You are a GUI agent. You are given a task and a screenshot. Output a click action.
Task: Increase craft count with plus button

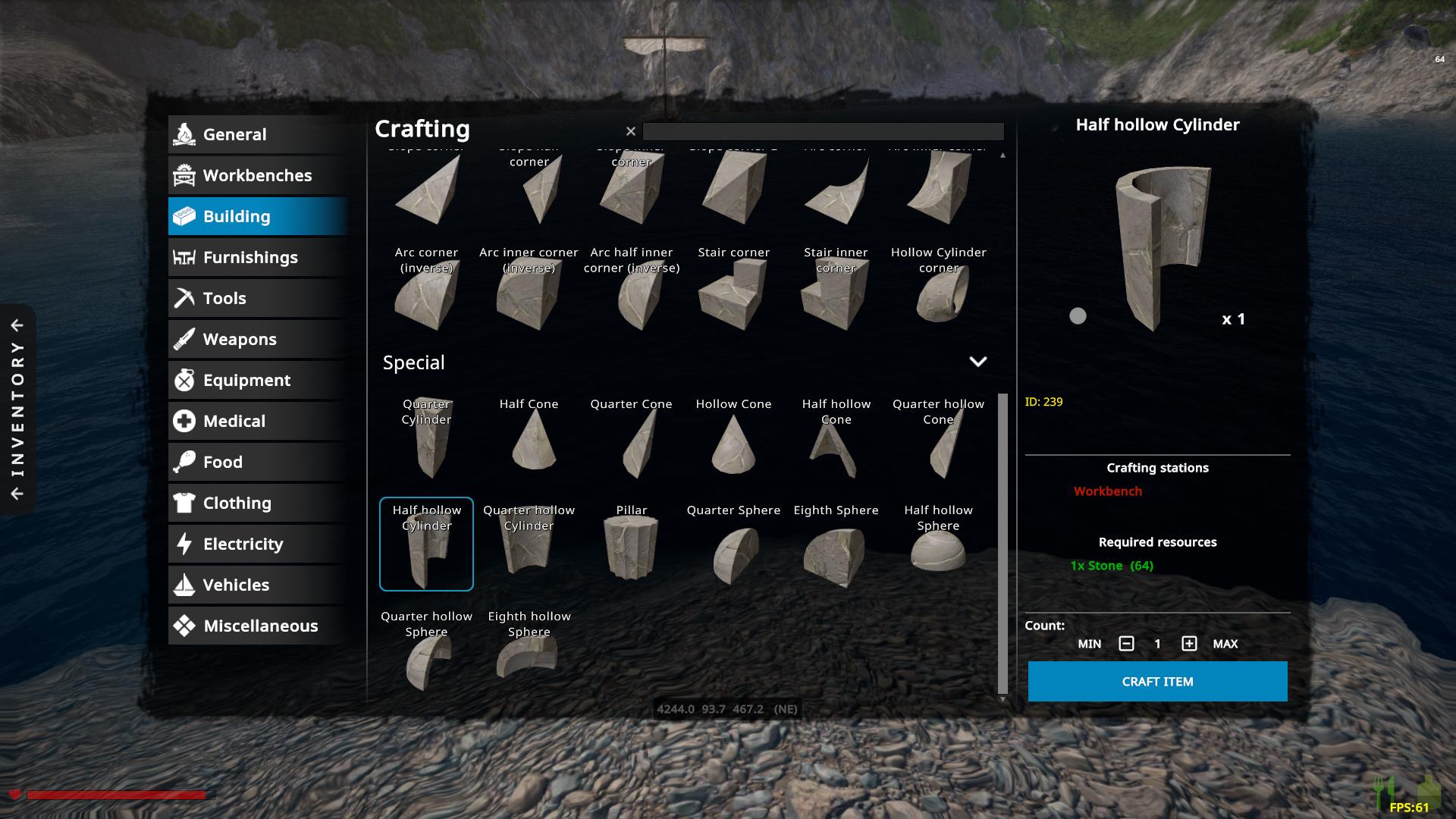click(x=1189, y=644)
